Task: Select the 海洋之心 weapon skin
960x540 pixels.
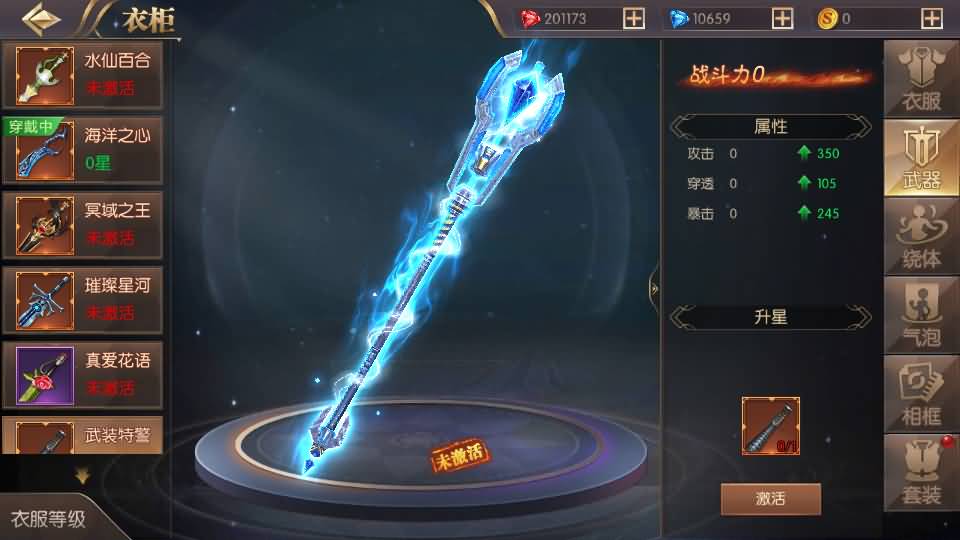Action: 84,148
